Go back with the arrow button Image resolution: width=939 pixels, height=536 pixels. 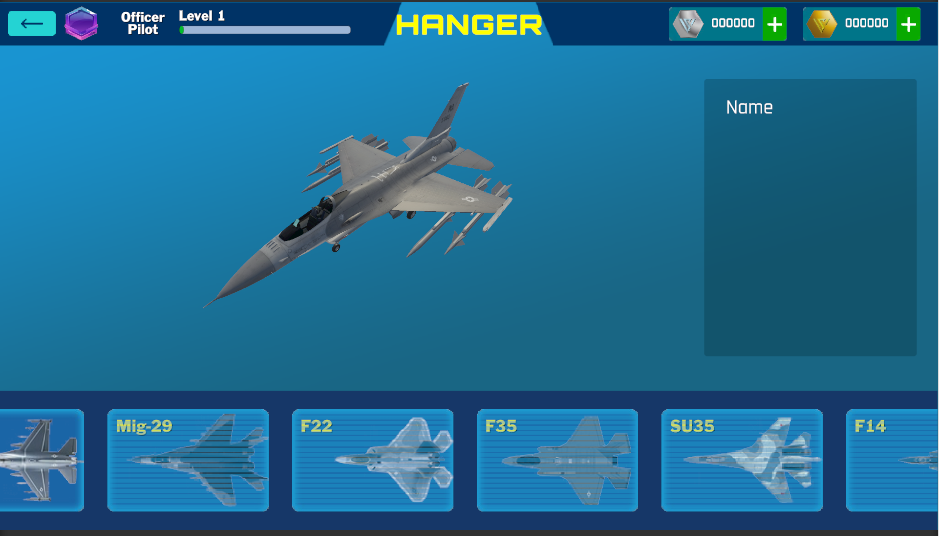point(32,23)
